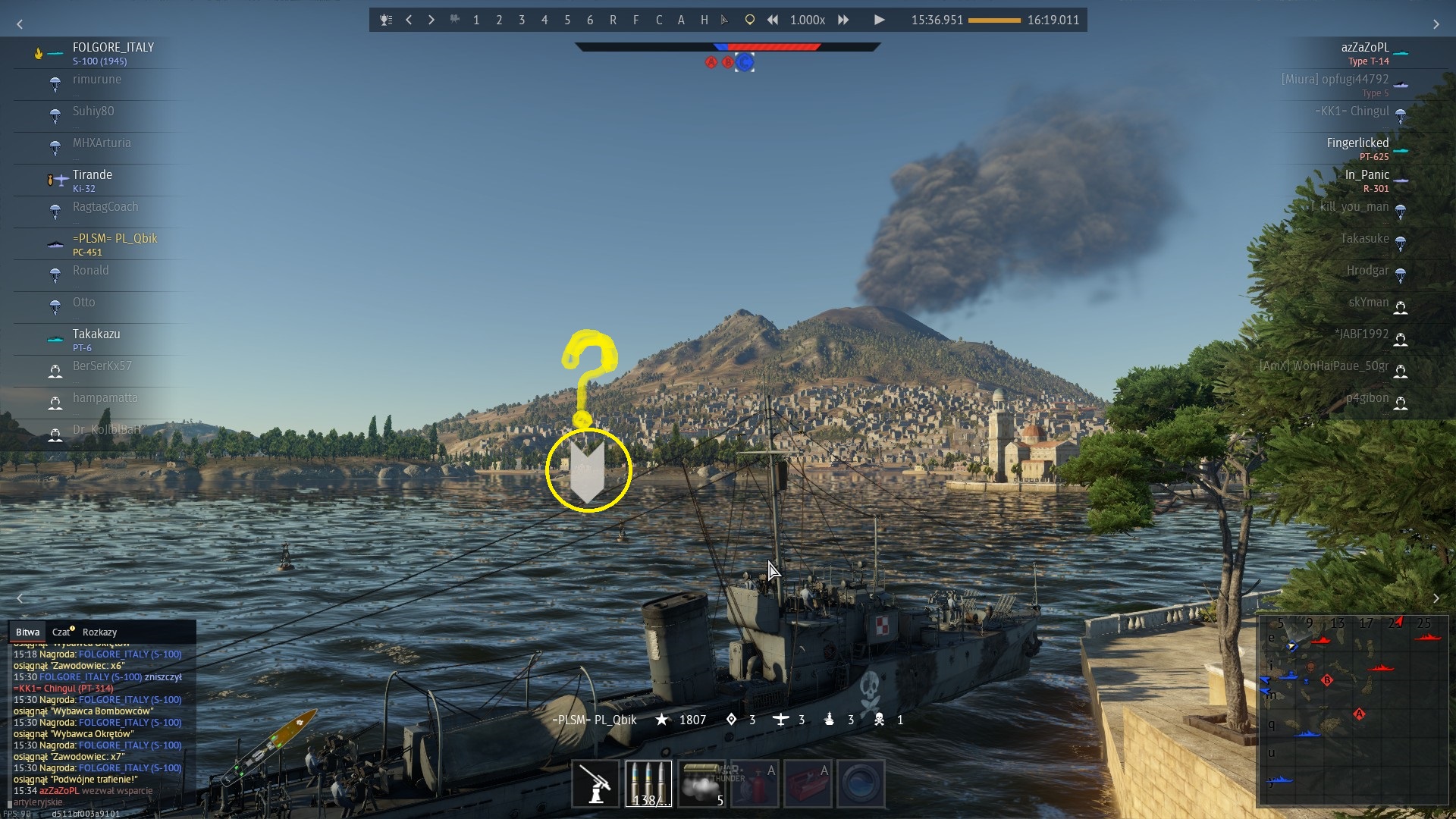This screenshot has height=819, width=1456.
Task: Choose the F camera mode
Action: pyautogui.click(x=635, y=20)
